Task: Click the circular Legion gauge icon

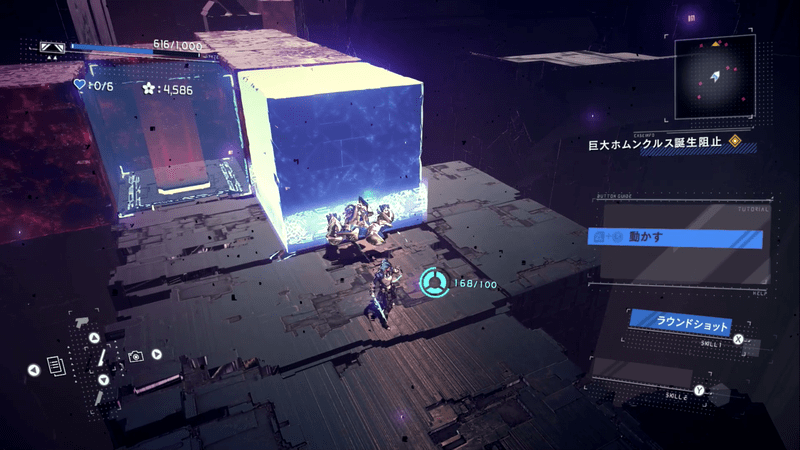Action: (433, 281)
